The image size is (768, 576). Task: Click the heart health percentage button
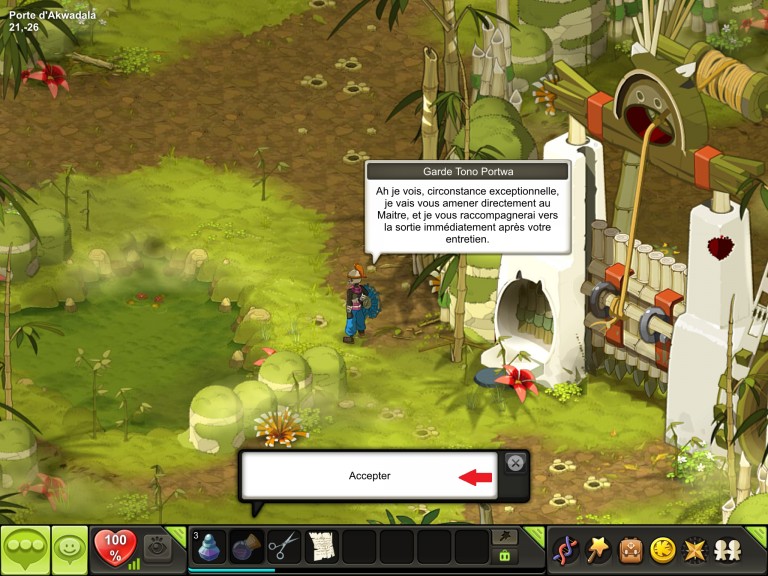(x=114, y=548)
